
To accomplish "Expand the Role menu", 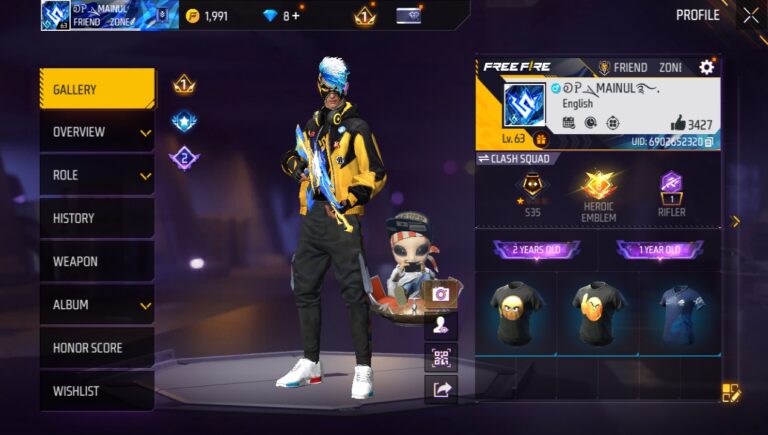I will tap(97, 175).
